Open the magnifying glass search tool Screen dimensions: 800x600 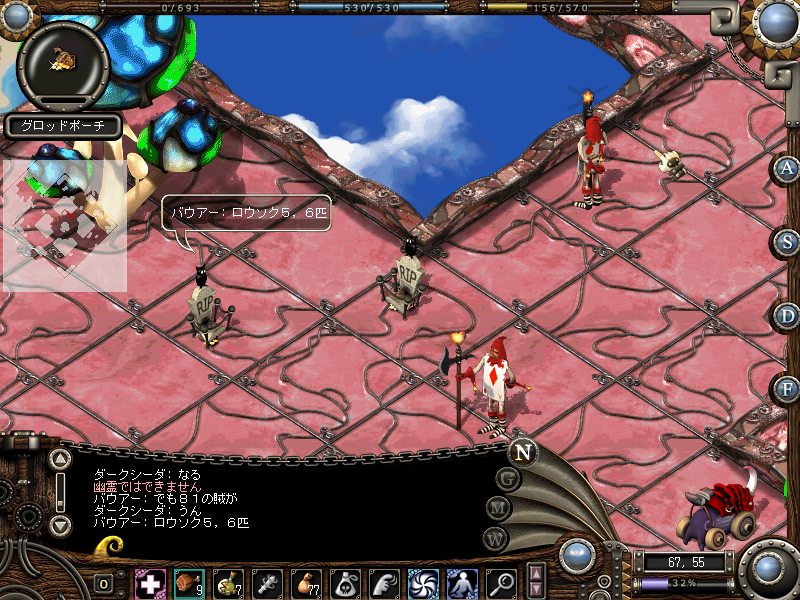click(501, 583)
